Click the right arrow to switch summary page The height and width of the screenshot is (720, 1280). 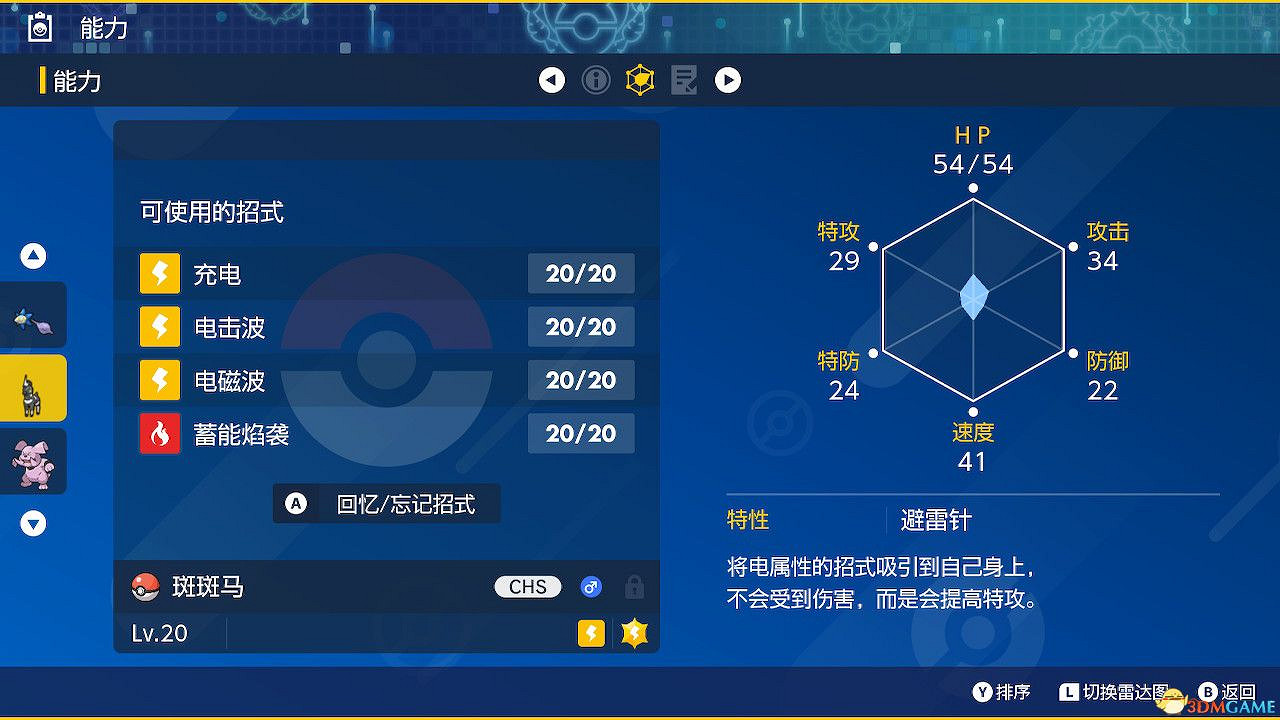[728, 80]
